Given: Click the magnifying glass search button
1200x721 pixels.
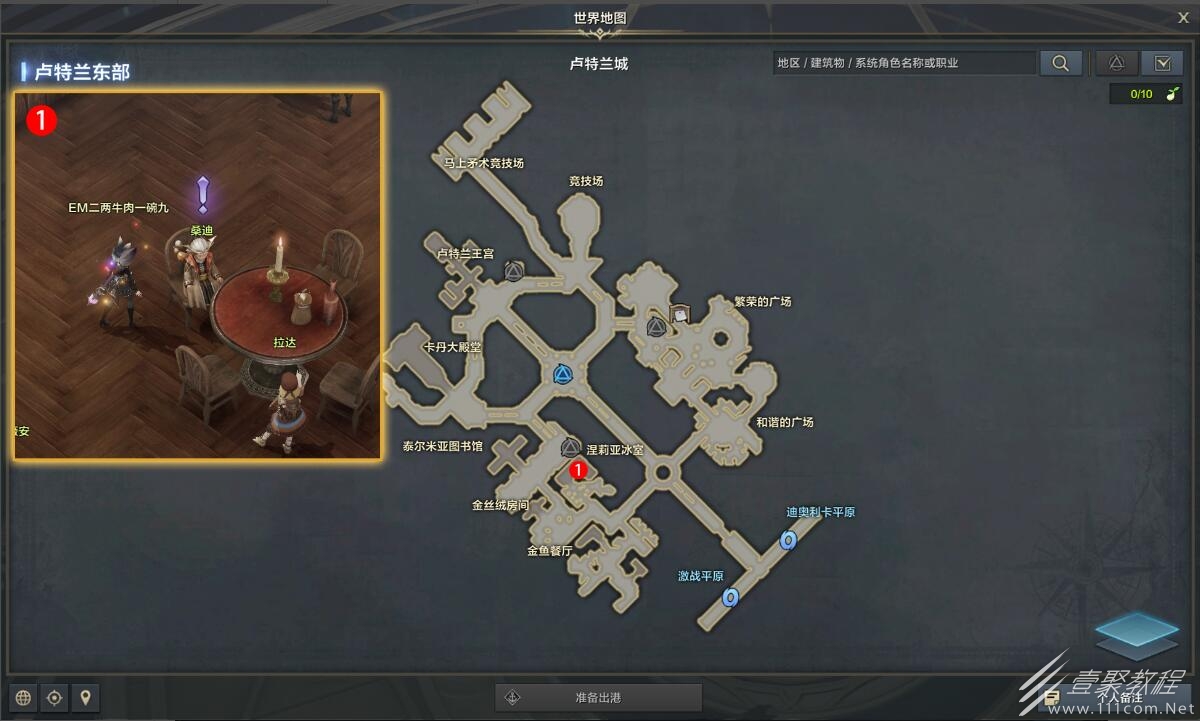Looking at the screenshot, I should [x=1060, y=63].
